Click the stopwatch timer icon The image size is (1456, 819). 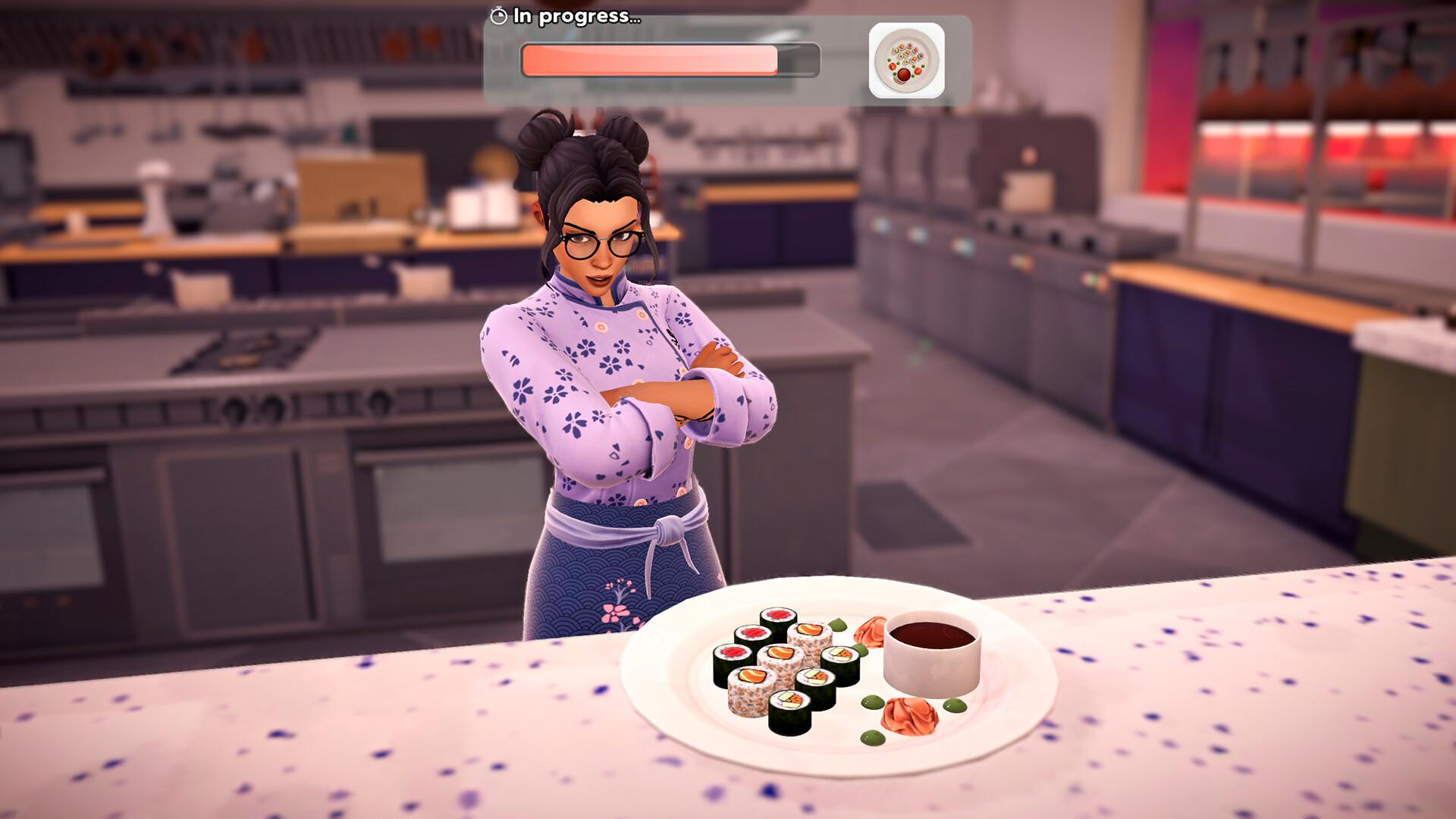click(x=499, y=15)
